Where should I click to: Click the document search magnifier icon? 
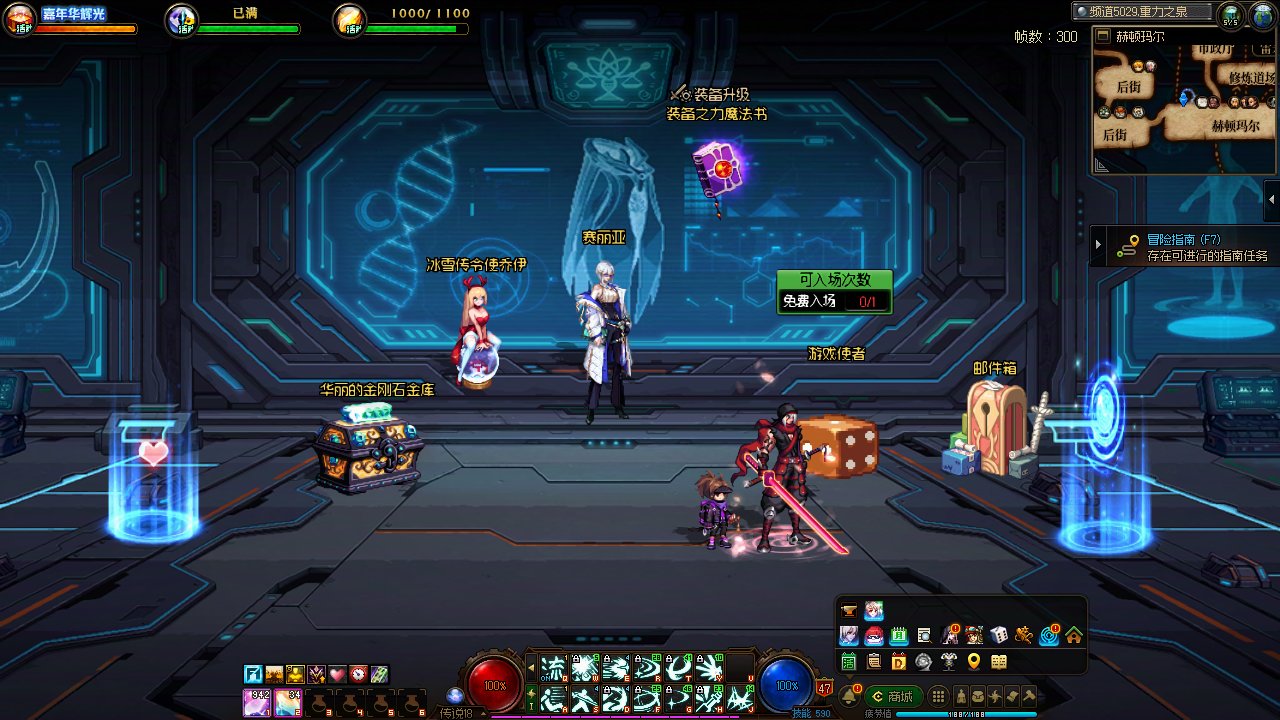(924, 635)
